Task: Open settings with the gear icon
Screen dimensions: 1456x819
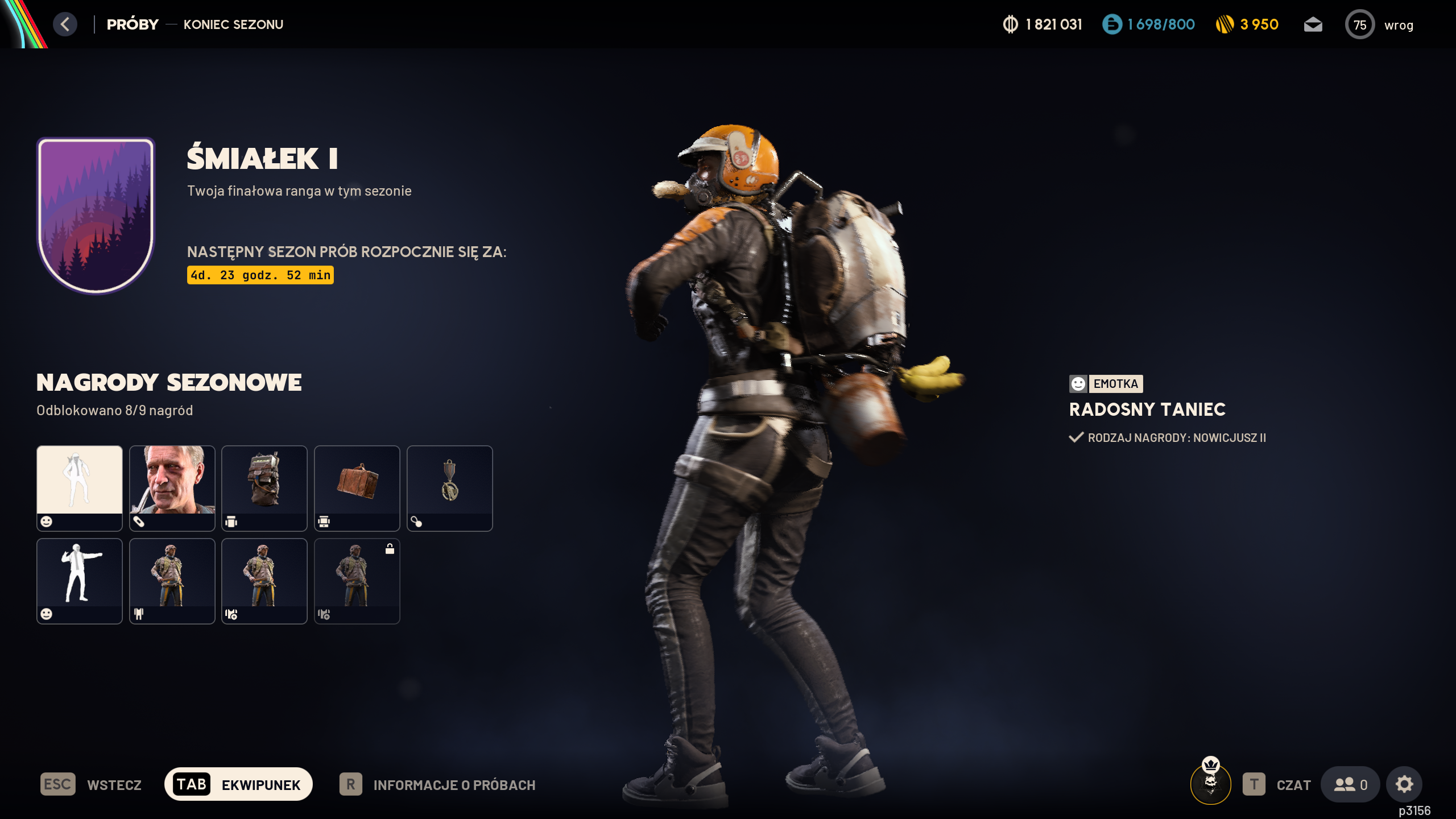Action: (1404, 785)
